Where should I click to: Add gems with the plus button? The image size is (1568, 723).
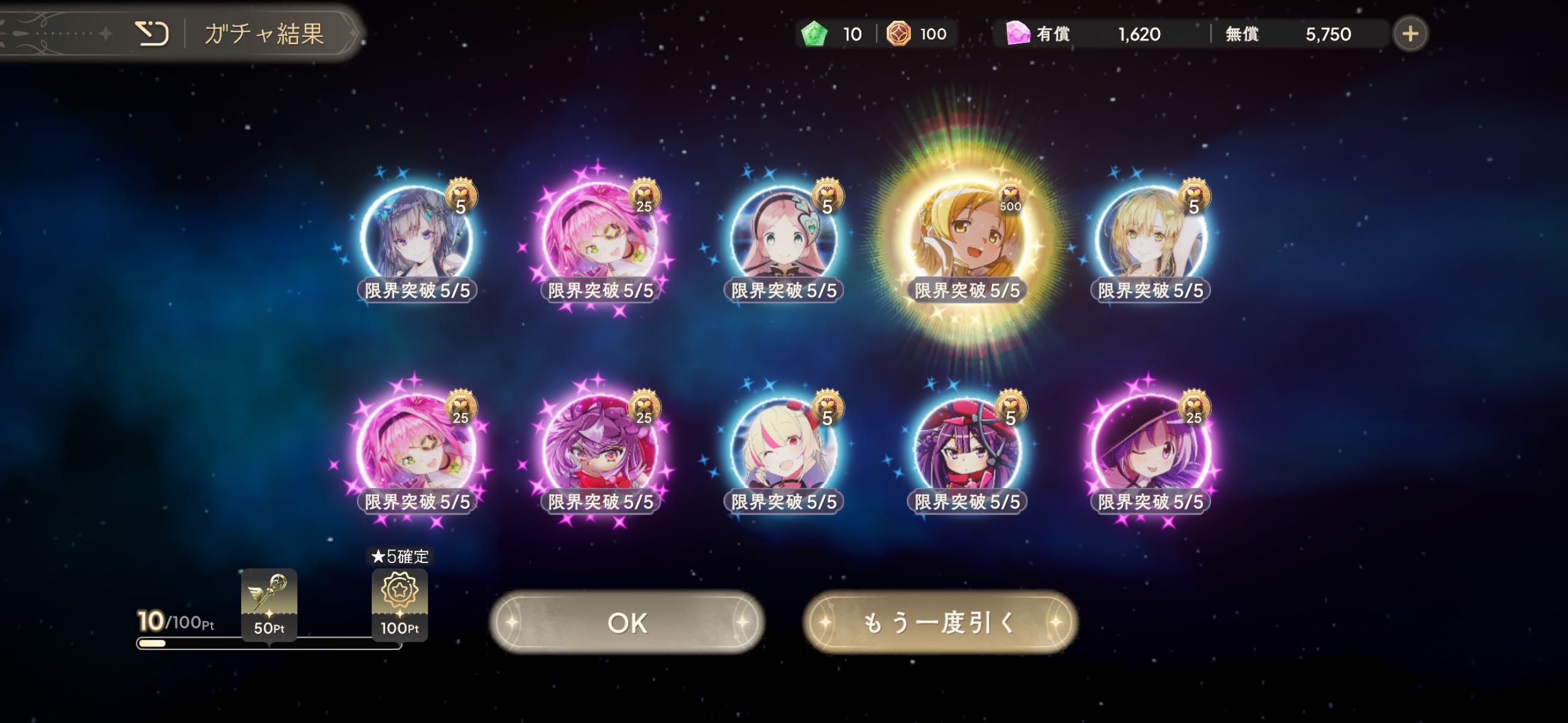pyautogui.click(x=1410, y=34)
